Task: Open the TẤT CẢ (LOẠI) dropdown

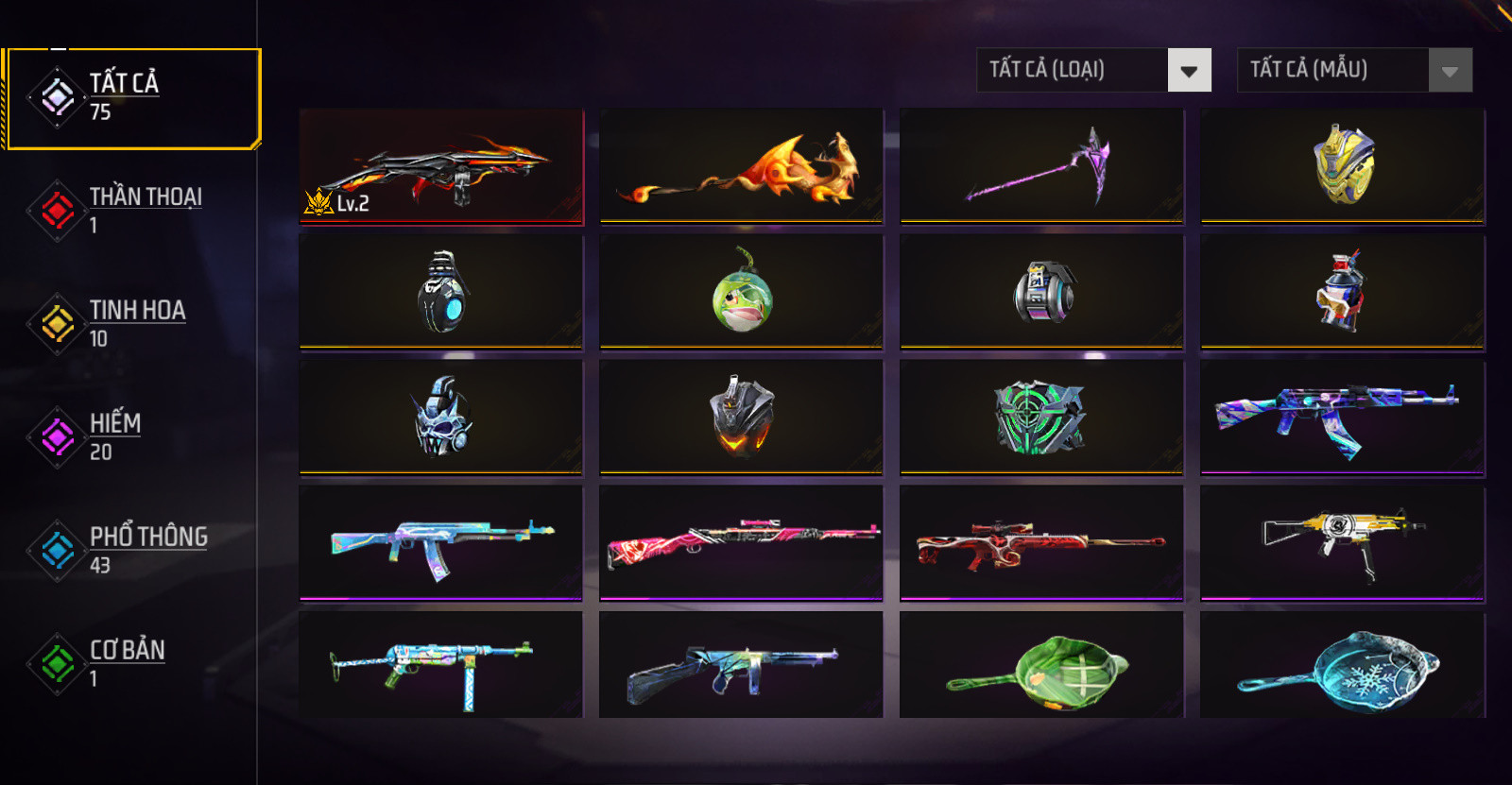Action: click(1093, 70)
